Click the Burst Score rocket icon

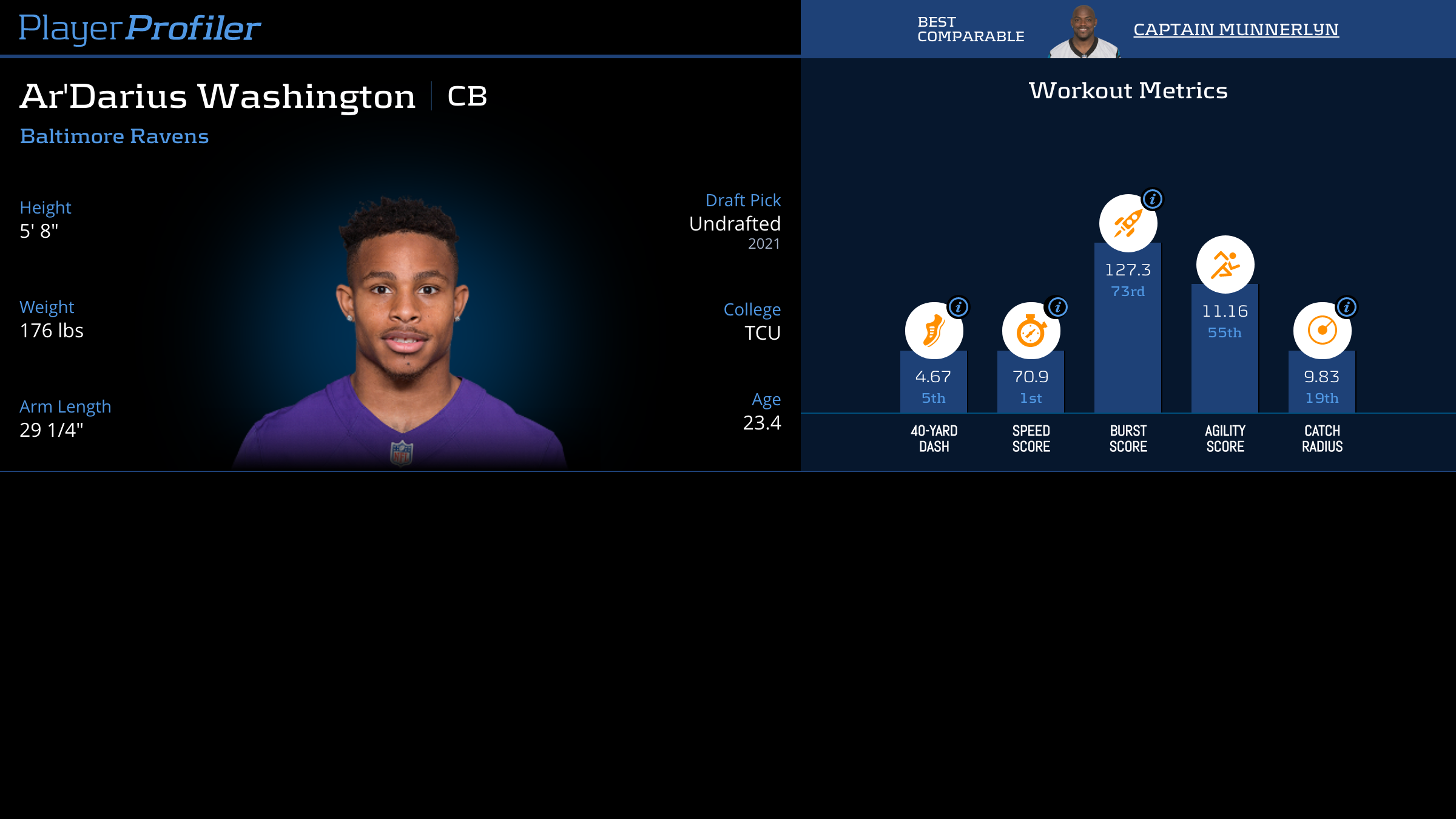pyautogui.click(x=1128, y=224)
